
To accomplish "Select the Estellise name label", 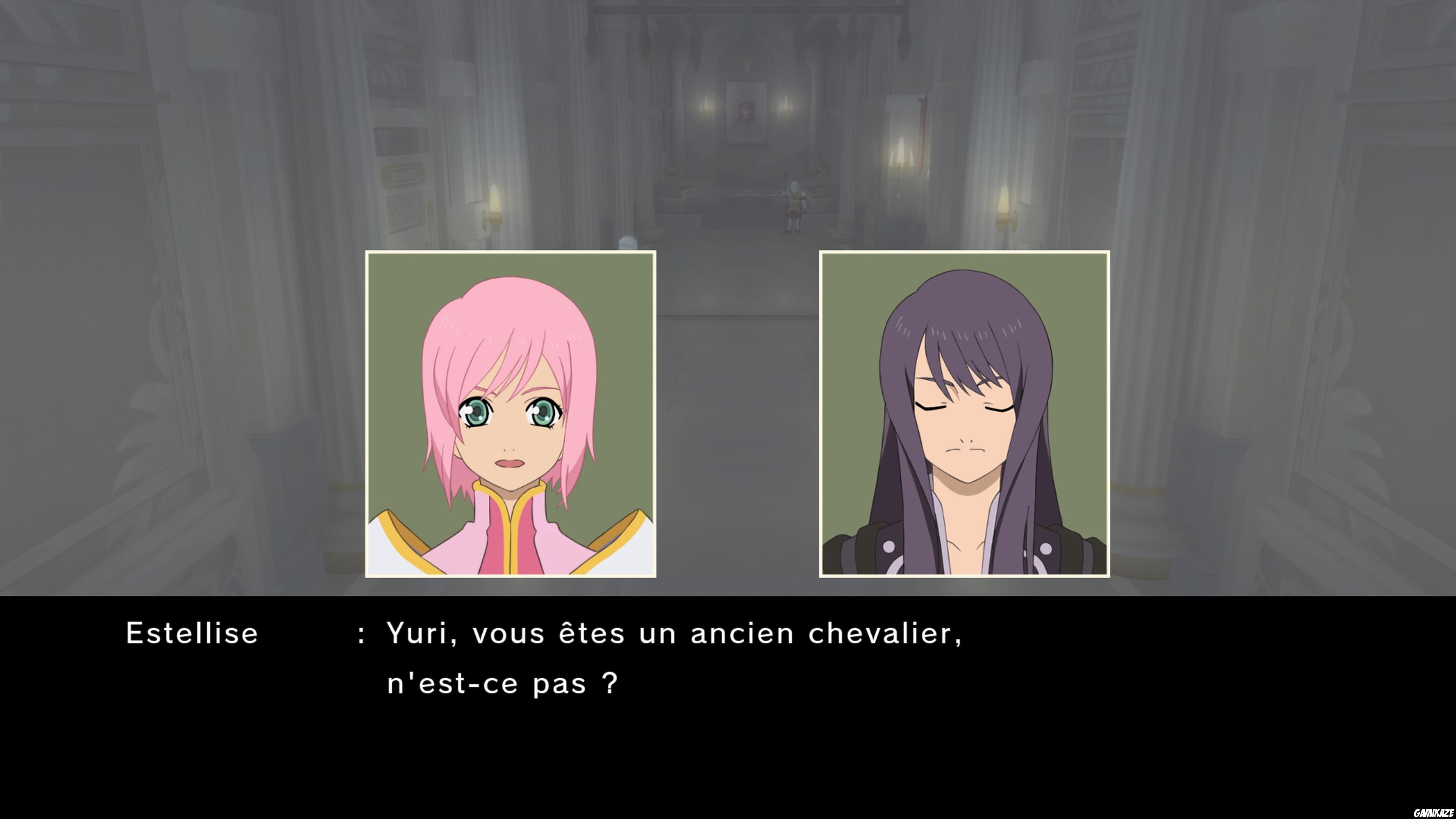I will click(x=192, y=633).
